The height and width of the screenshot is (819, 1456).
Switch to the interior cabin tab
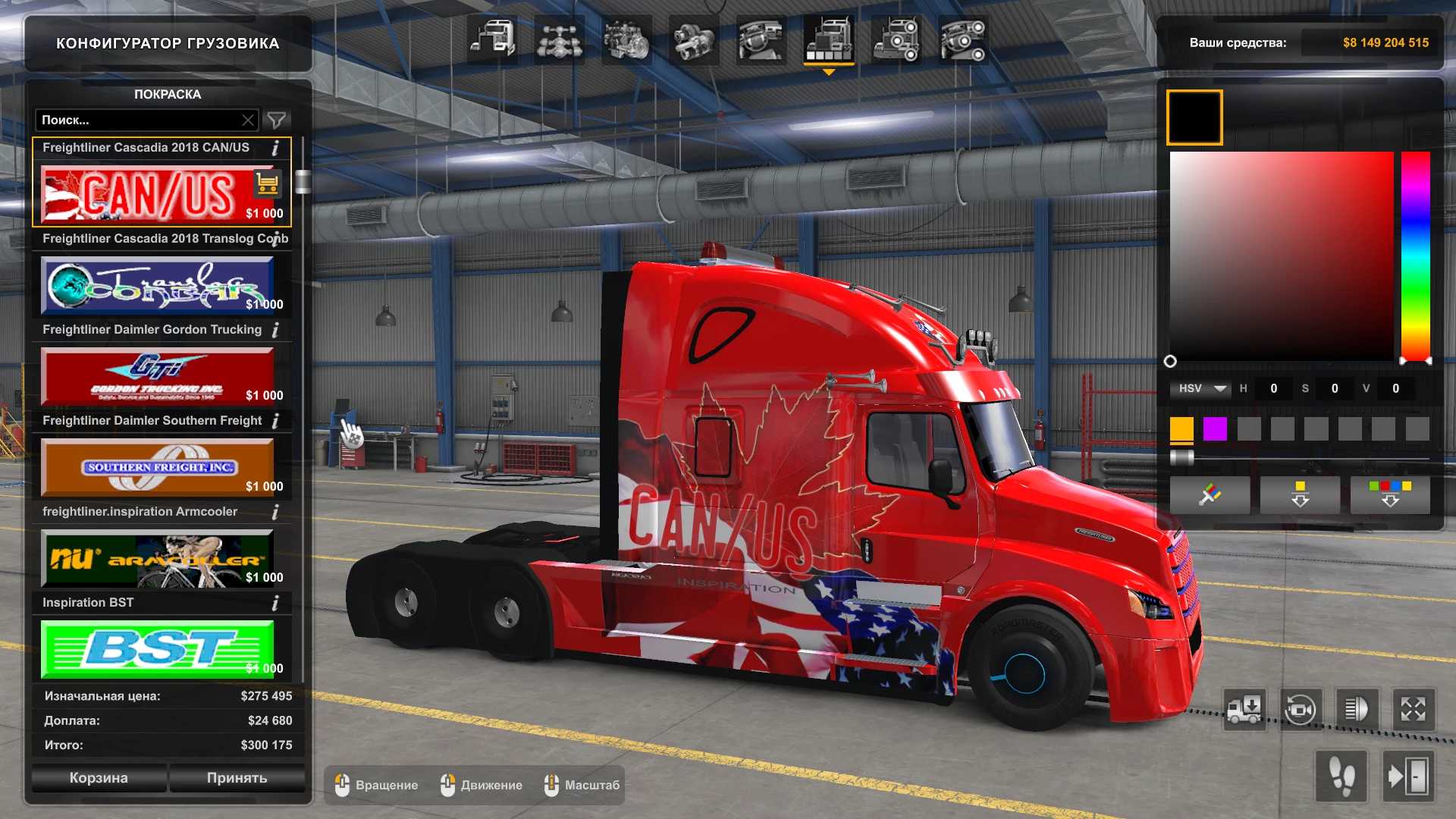click(x=761, y=39)
